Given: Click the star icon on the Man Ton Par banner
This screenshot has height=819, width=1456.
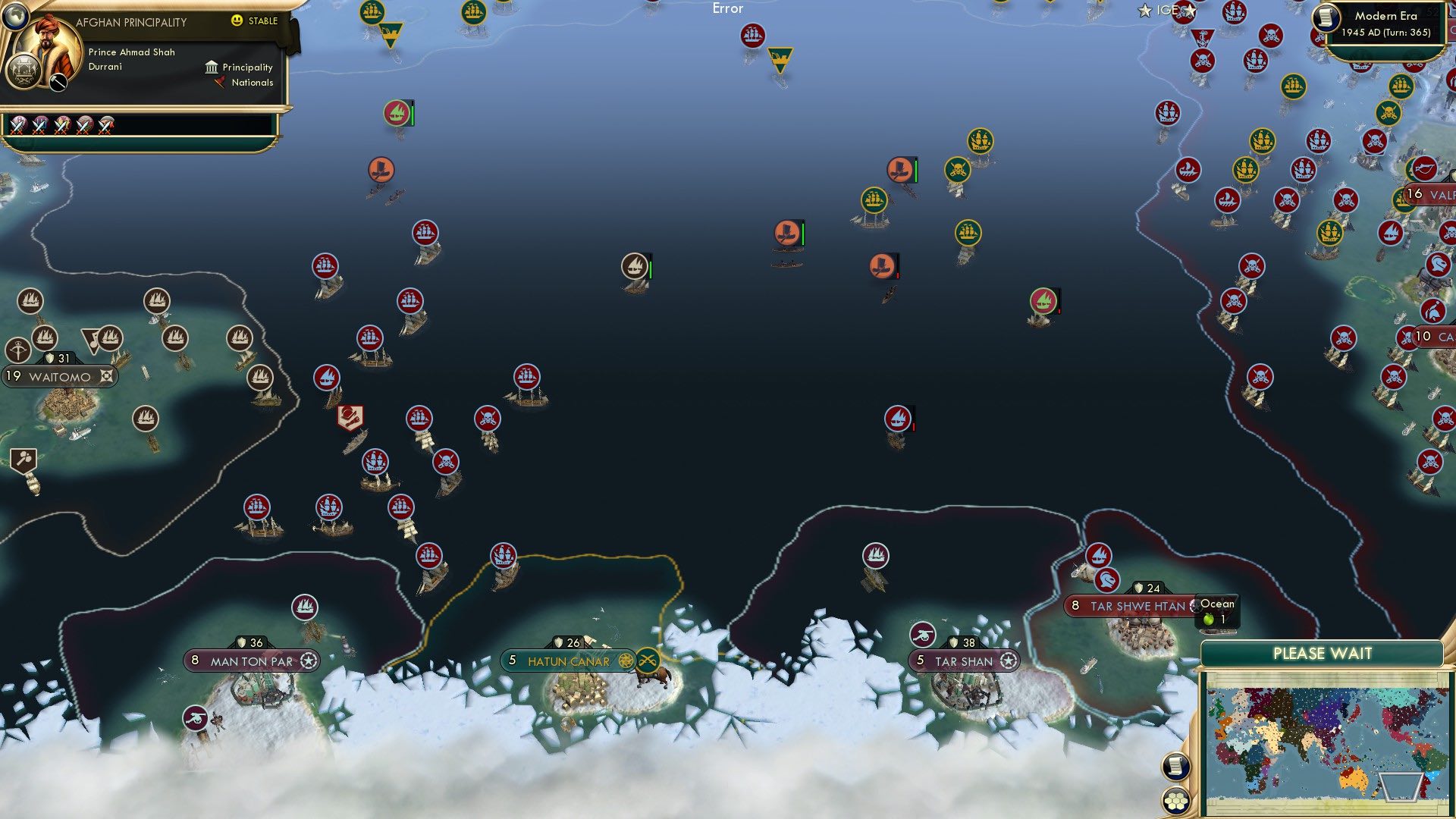Looking at the screenshot, I should click(x=308, y=661).
